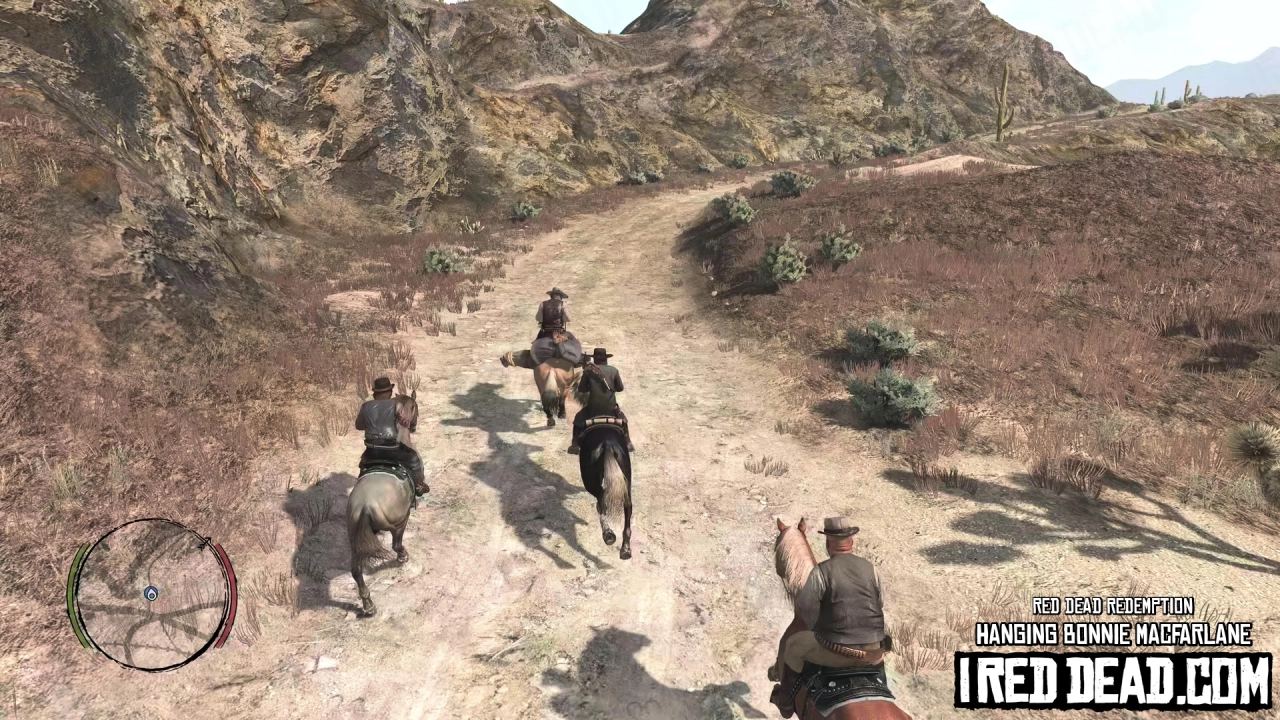Open the trail fork shown on the minimap

(150, 615)
